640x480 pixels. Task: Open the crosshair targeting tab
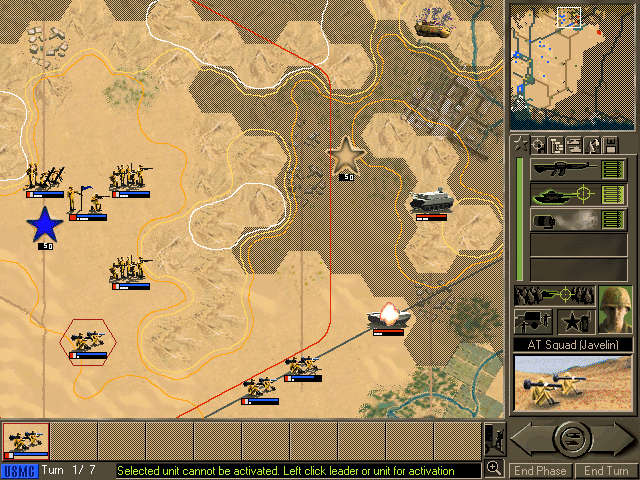(x=536, y=145)
